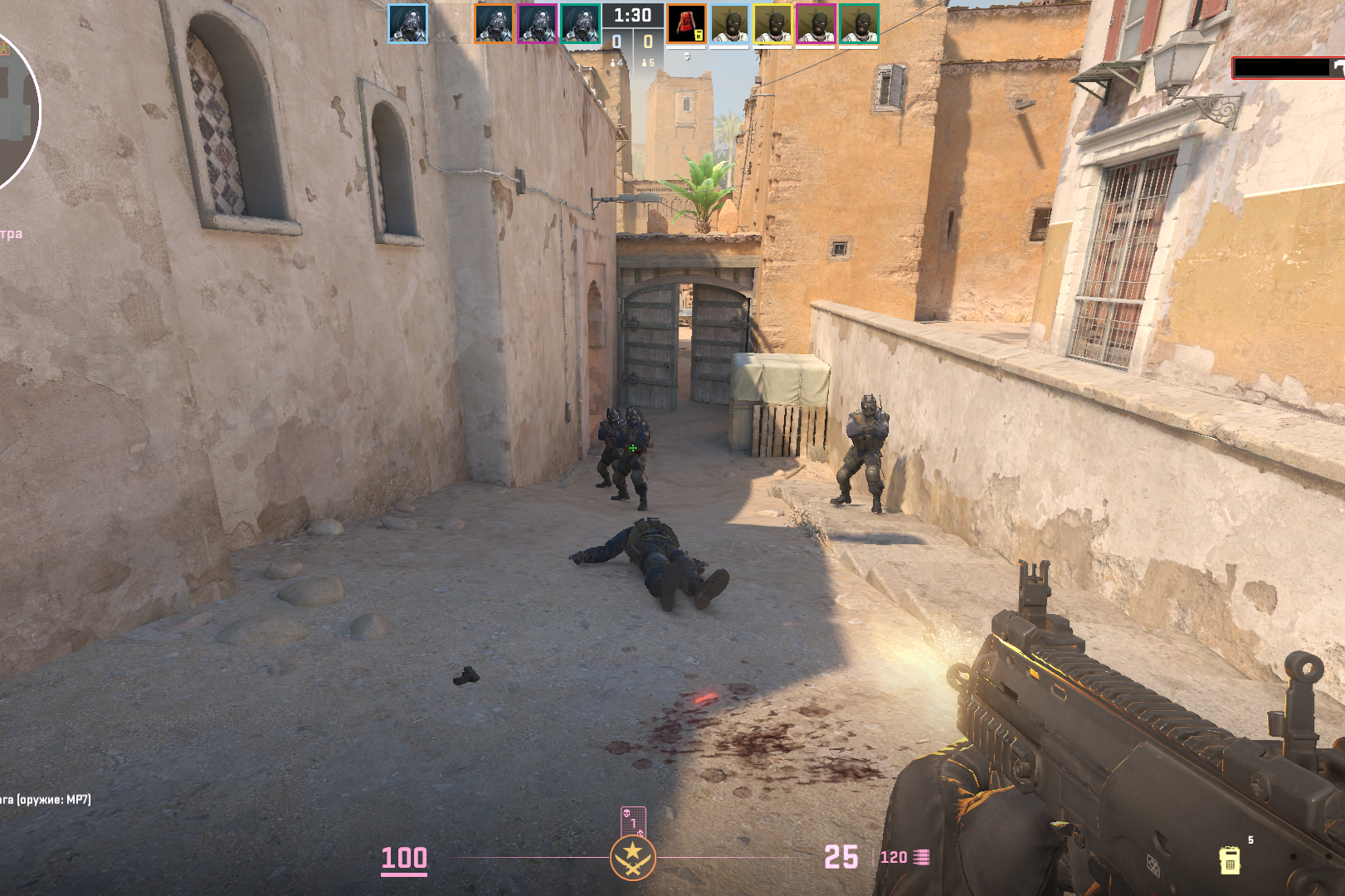This screenshot has width=1345, height=896.
Task: Choose the gas-mask avatar with orange border
Action: (x=495, y=24)
